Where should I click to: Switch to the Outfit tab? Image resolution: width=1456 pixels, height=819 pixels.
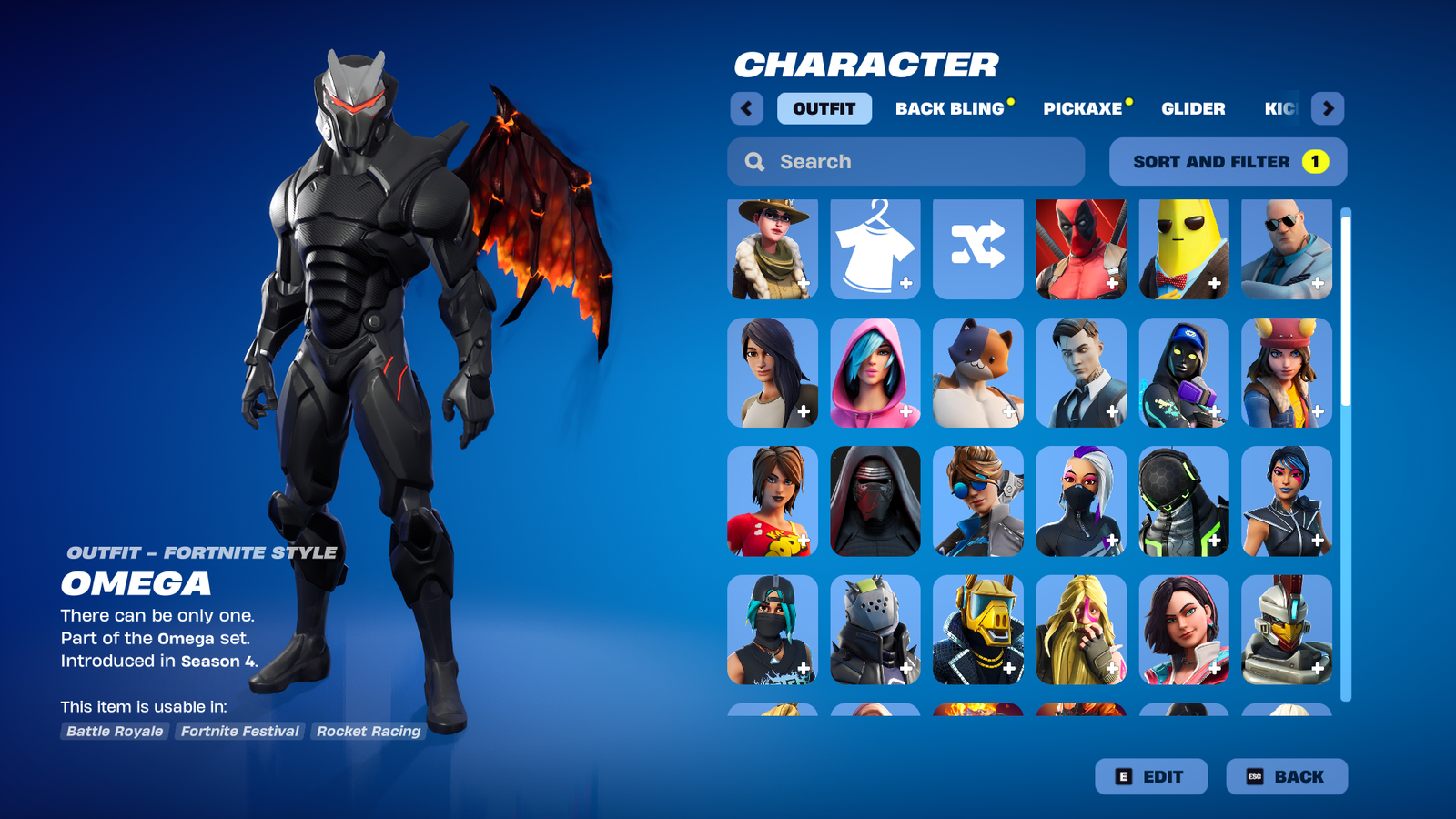click(x=824, y=108)
